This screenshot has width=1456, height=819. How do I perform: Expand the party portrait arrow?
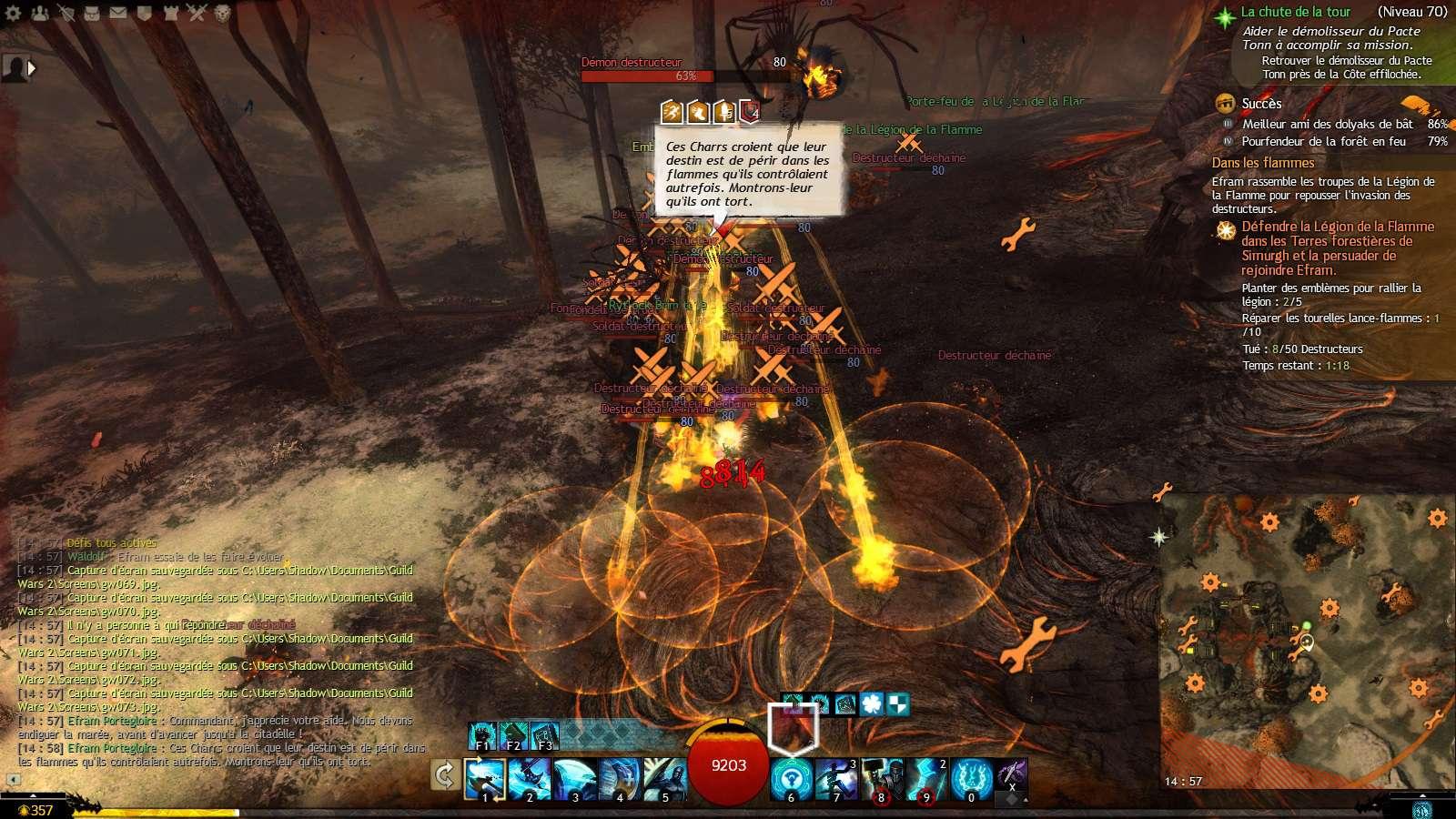coord(32,67)
